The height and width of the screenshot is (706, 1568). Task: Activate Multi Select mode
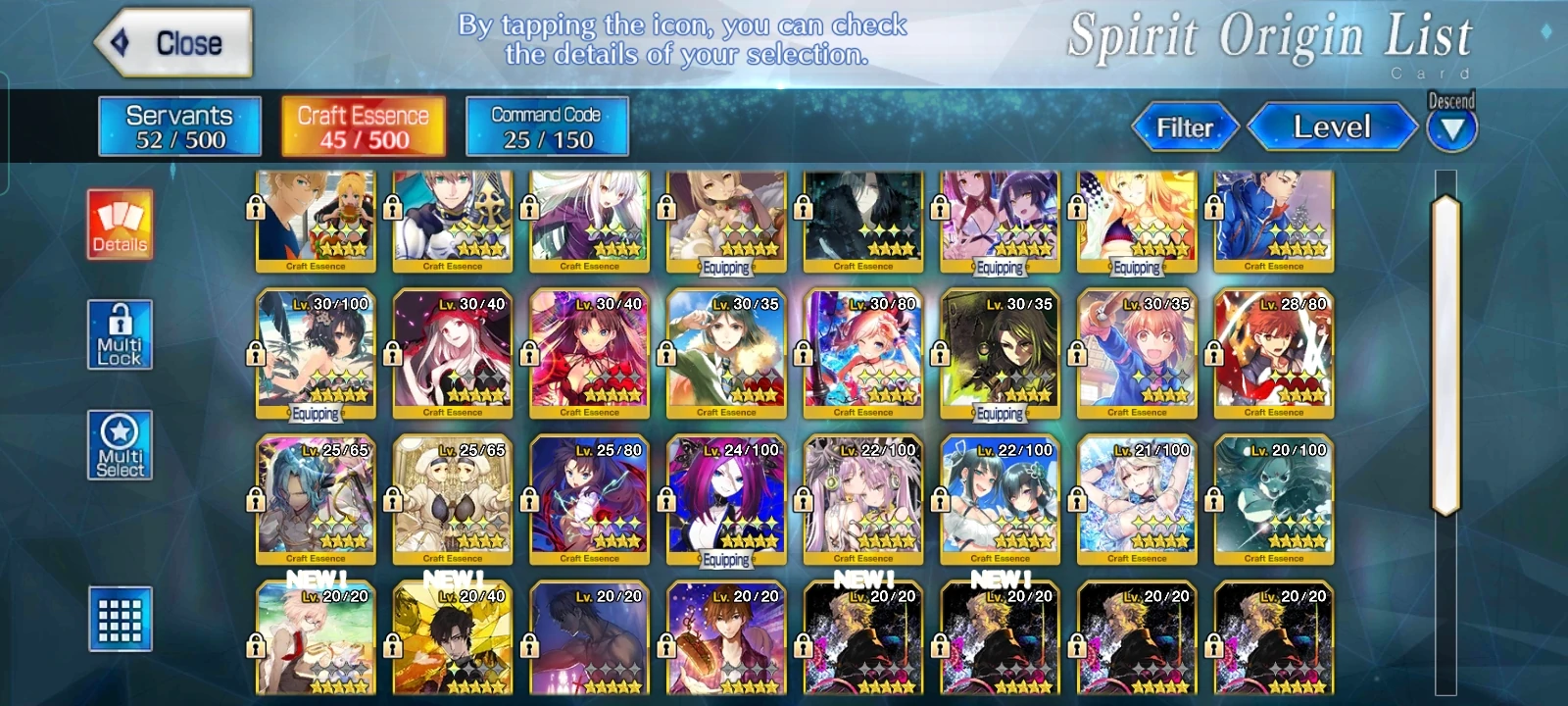pyautogui.click(x=122, y=447)
